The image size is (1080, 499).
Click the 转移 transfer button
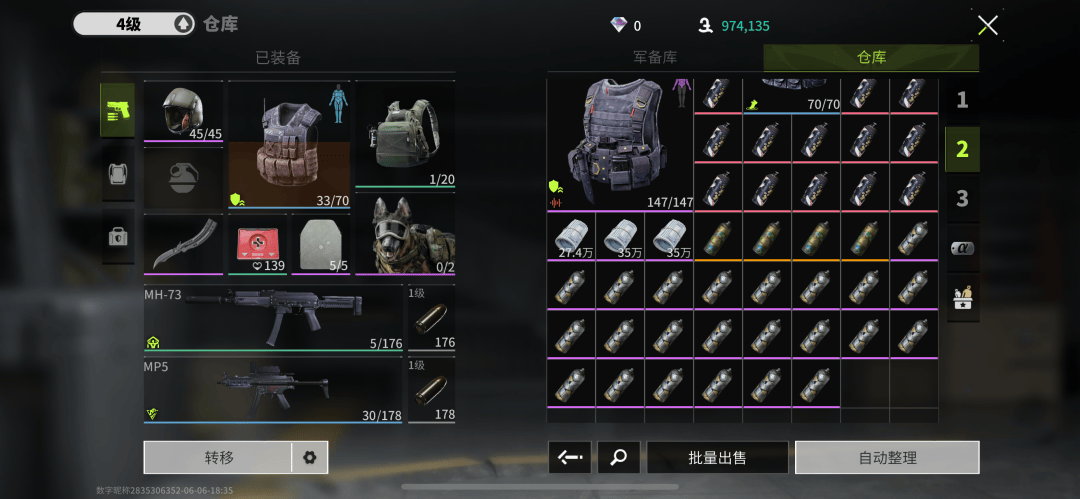pos(218,457)
